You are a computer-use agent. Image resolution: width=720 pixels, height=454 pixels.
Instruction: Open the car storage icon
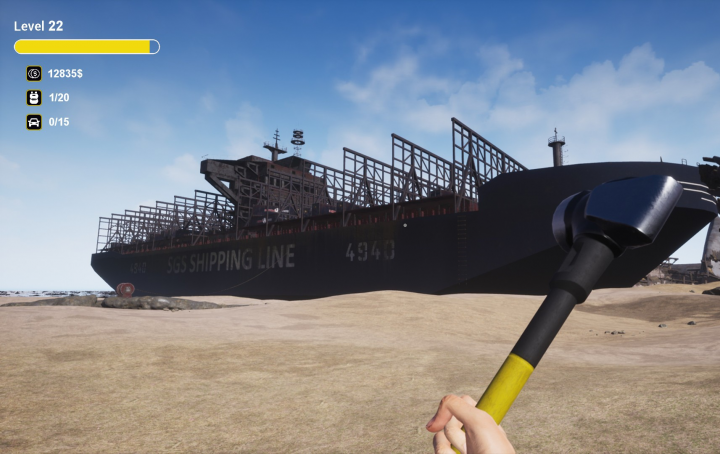click(x=34, y=122)
